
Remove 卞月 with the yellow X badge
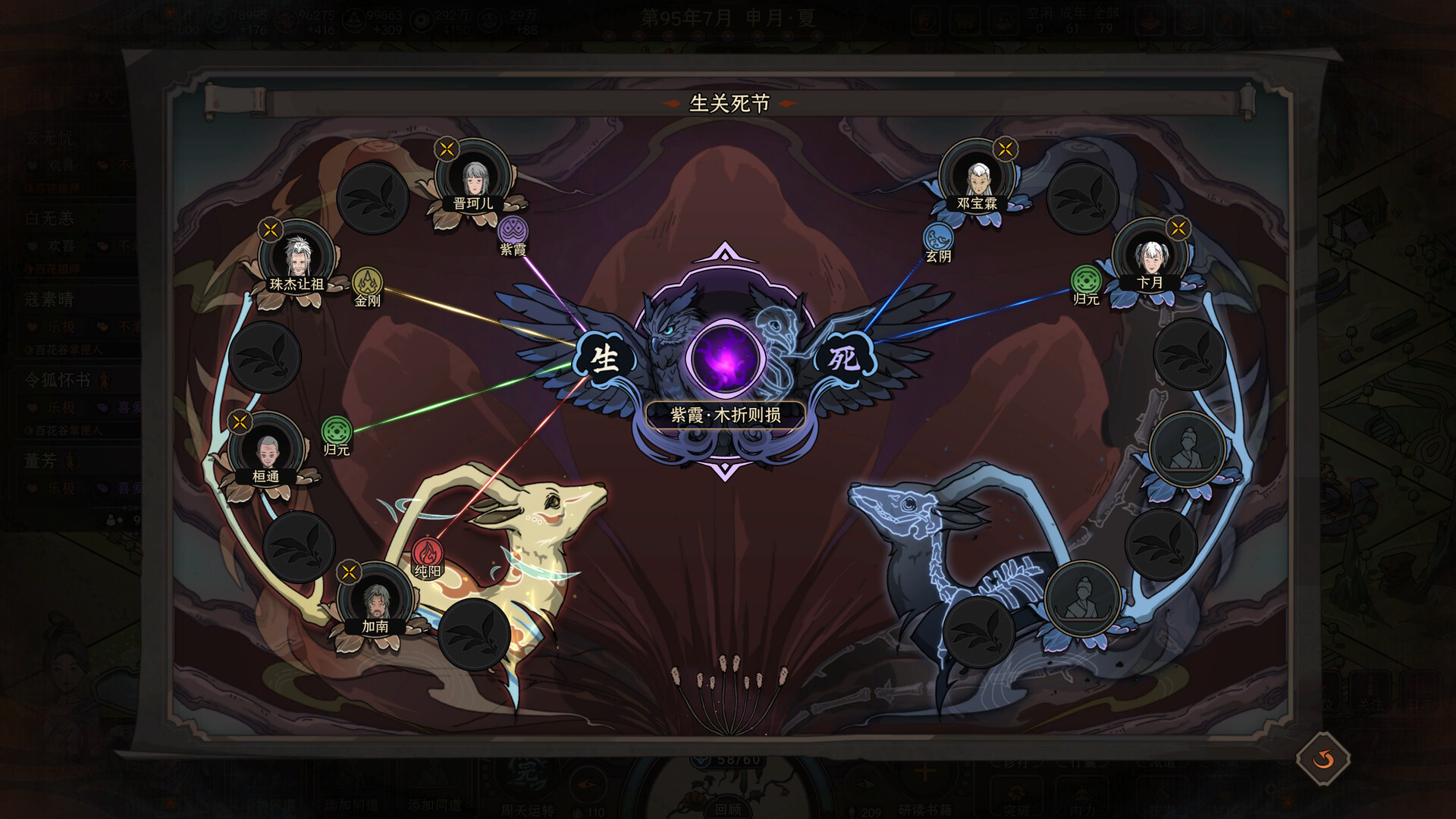pyautogui.click(x=1178, y=227)
